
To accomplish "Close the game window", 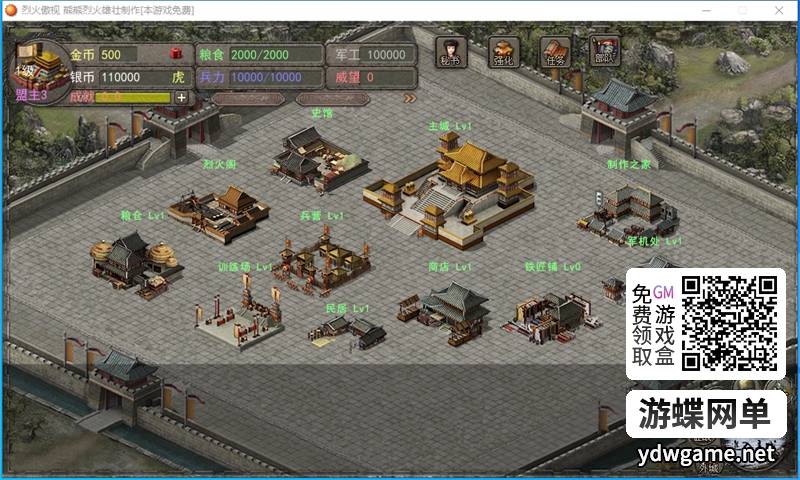I will tap(776, 10).
